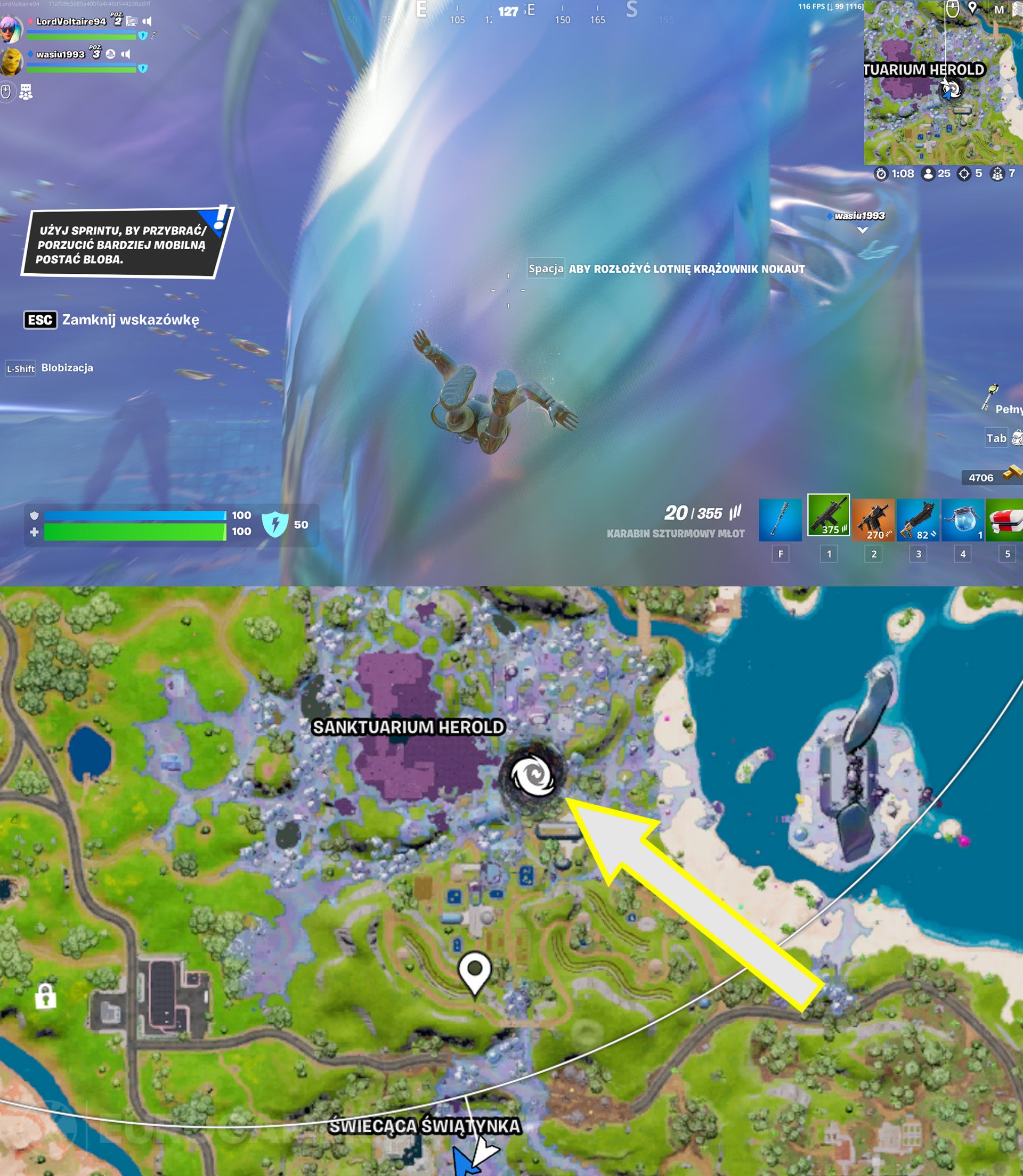This screenshot has width=1023, height=1176.
Task: Click the Sanktuarium Herold map label
Action: pos(408,726)
